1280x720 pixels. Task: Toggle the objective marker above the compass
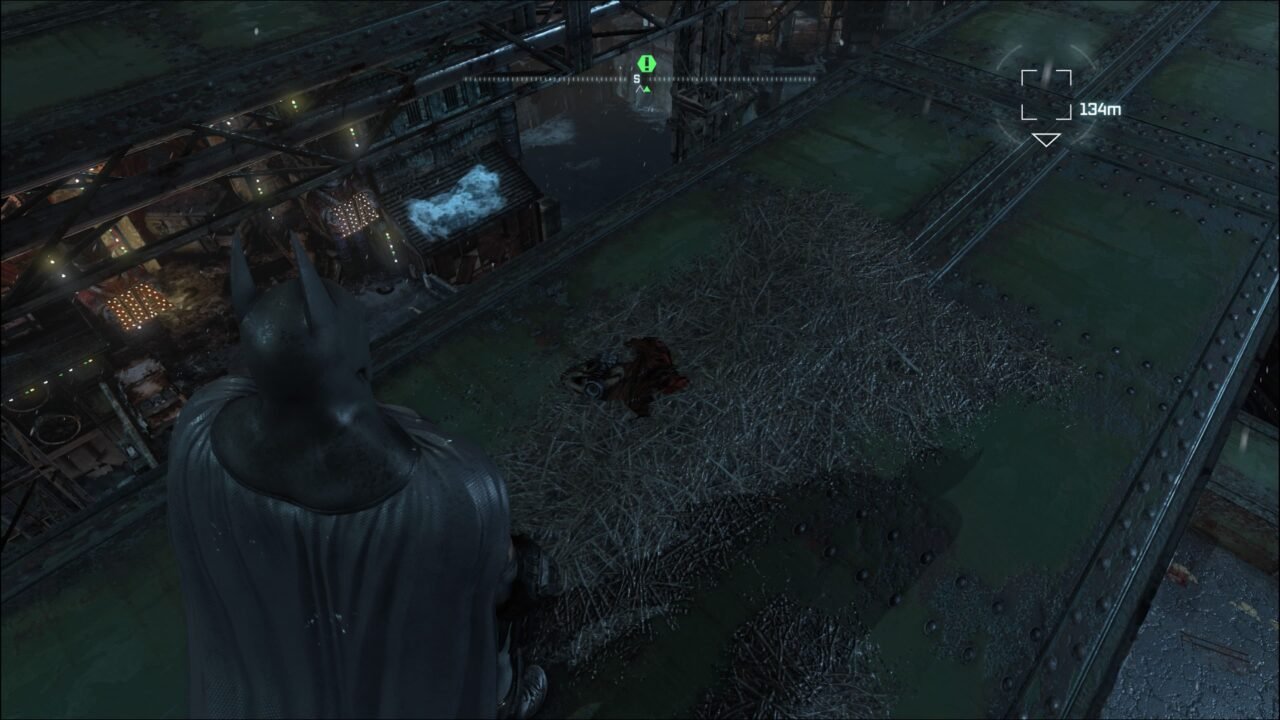[x=646, y=62]
